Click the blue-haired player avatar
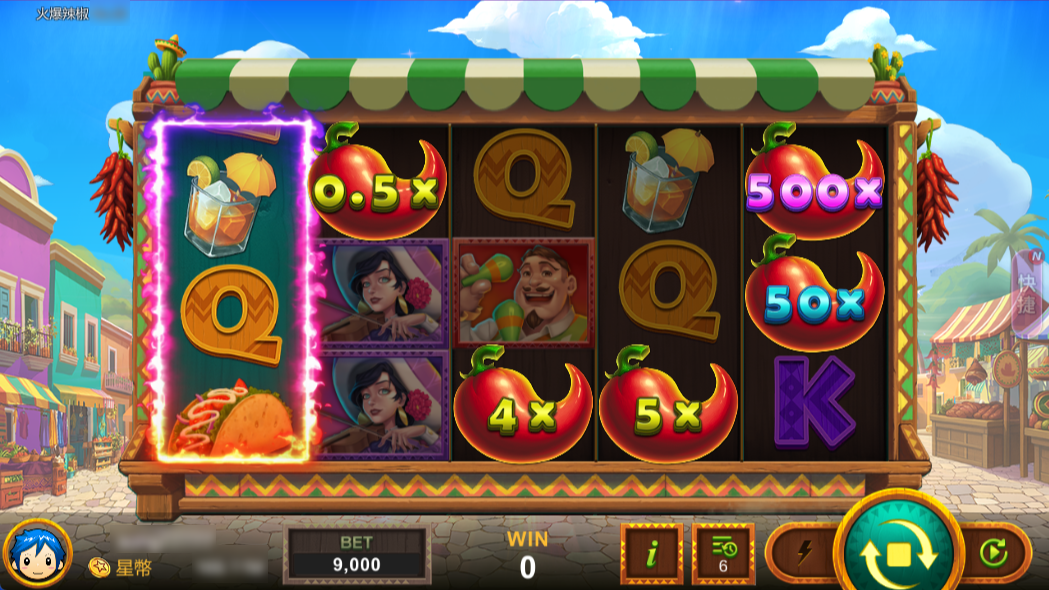This screenshot has width=1049, height=590. (x=37, y=553)
